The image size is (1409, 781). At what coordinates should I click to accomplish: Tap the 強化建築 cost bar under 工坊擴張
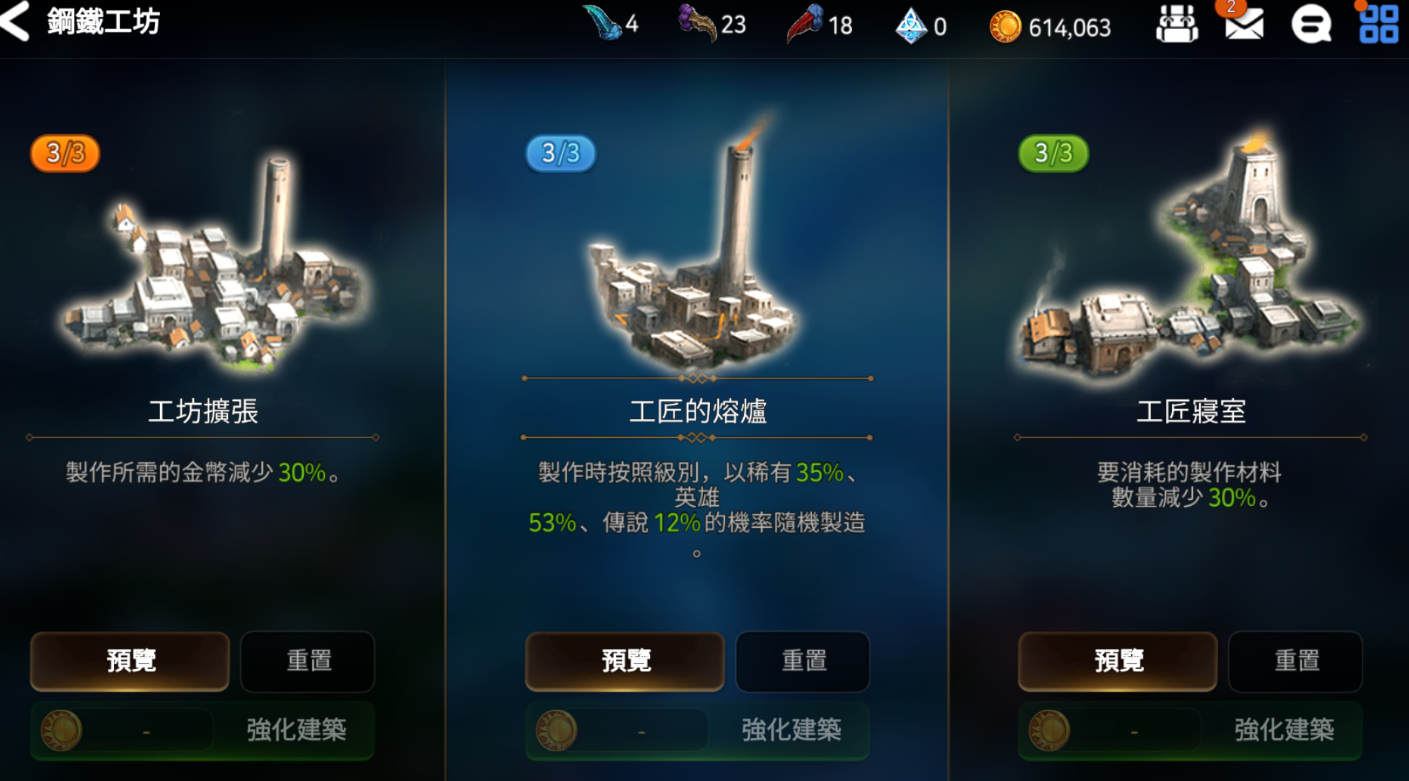(201, 730)
